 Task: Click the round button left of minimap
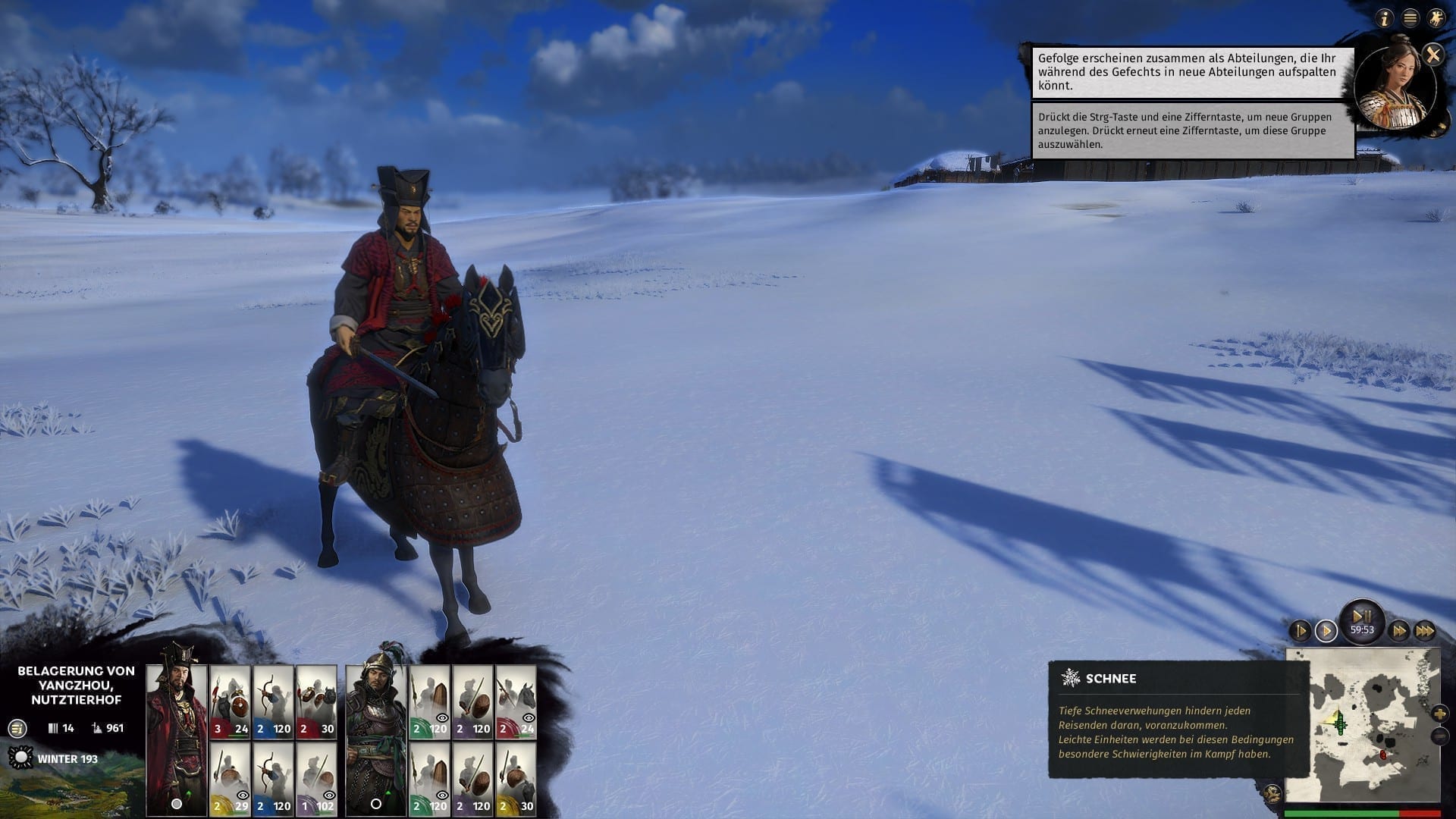tap(1274, 793)
